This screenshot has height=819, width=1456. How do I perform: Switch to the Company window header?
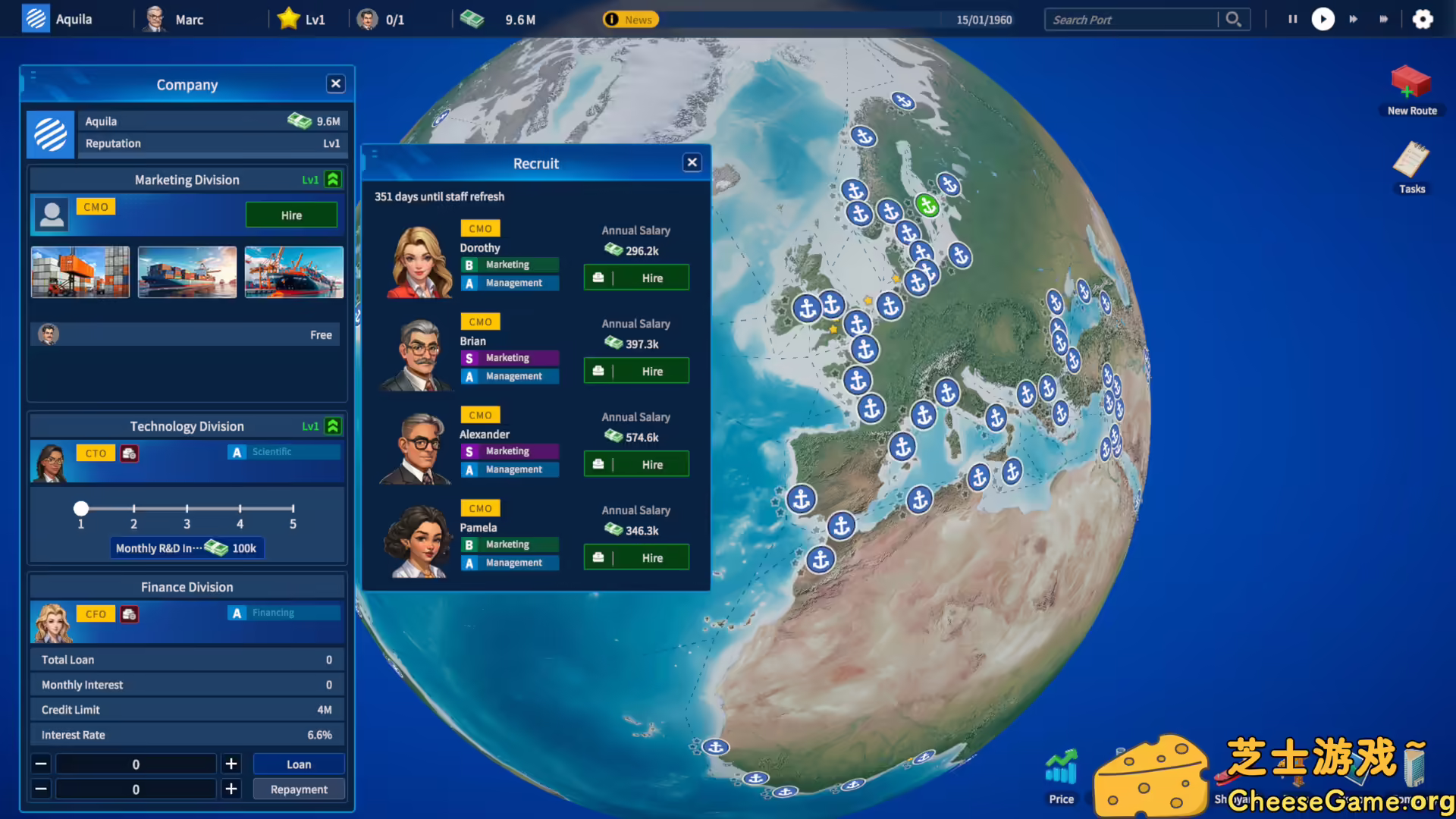[187, 84]
